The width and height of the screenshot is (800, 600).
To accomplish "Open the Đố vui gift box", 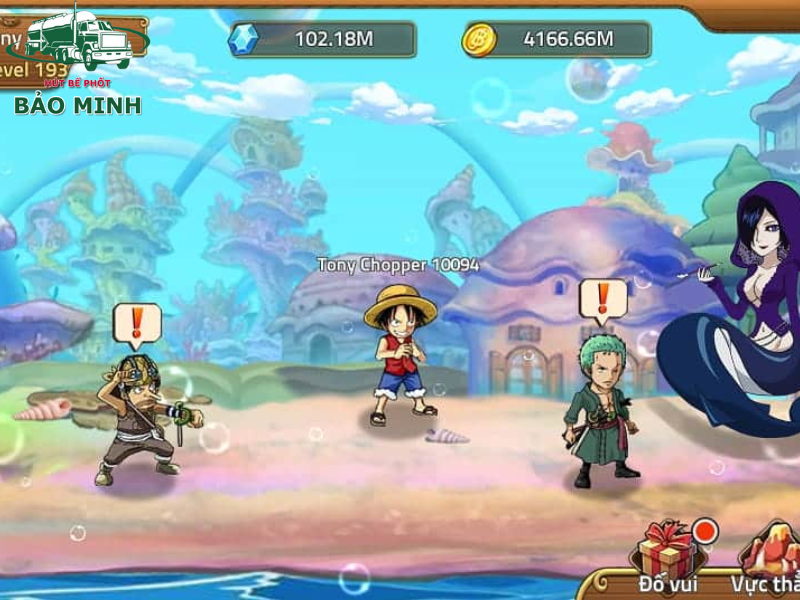I will pos(667,550).
